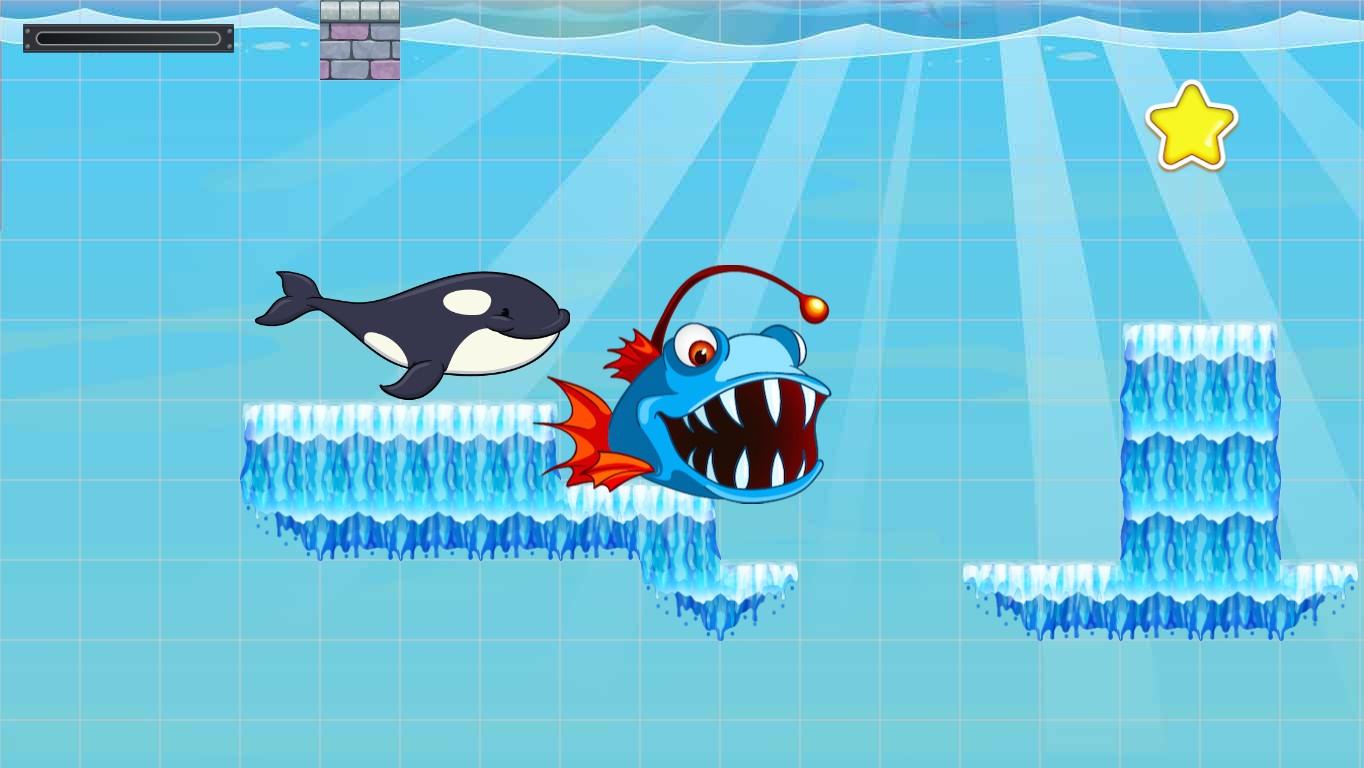Select the anglerfish enemy
Viewport: 1364px width, 768px height.
tap(700, 400)
